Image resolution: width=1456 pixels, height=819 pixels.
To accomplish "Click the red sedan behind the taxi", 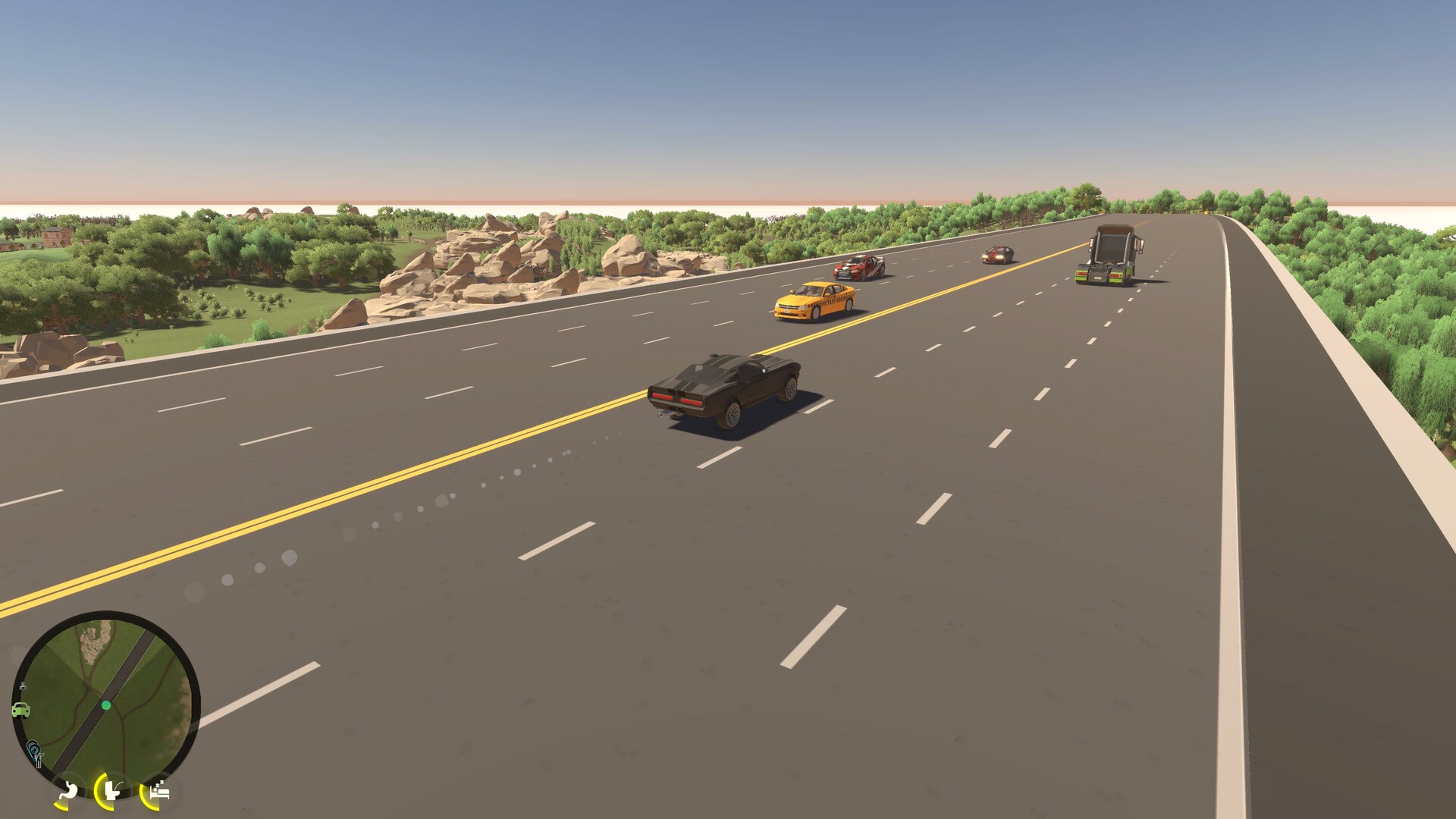I will [x=857, y=269].
